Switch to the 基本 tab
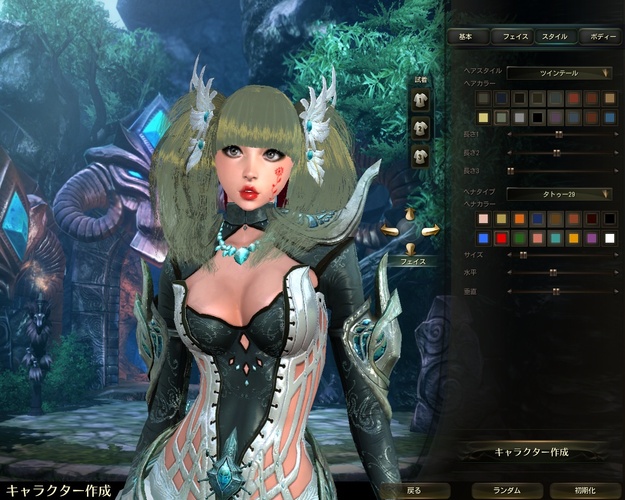The width and height of the screenshot is (625, 500). pyautogui.click(x=467, y=36)
